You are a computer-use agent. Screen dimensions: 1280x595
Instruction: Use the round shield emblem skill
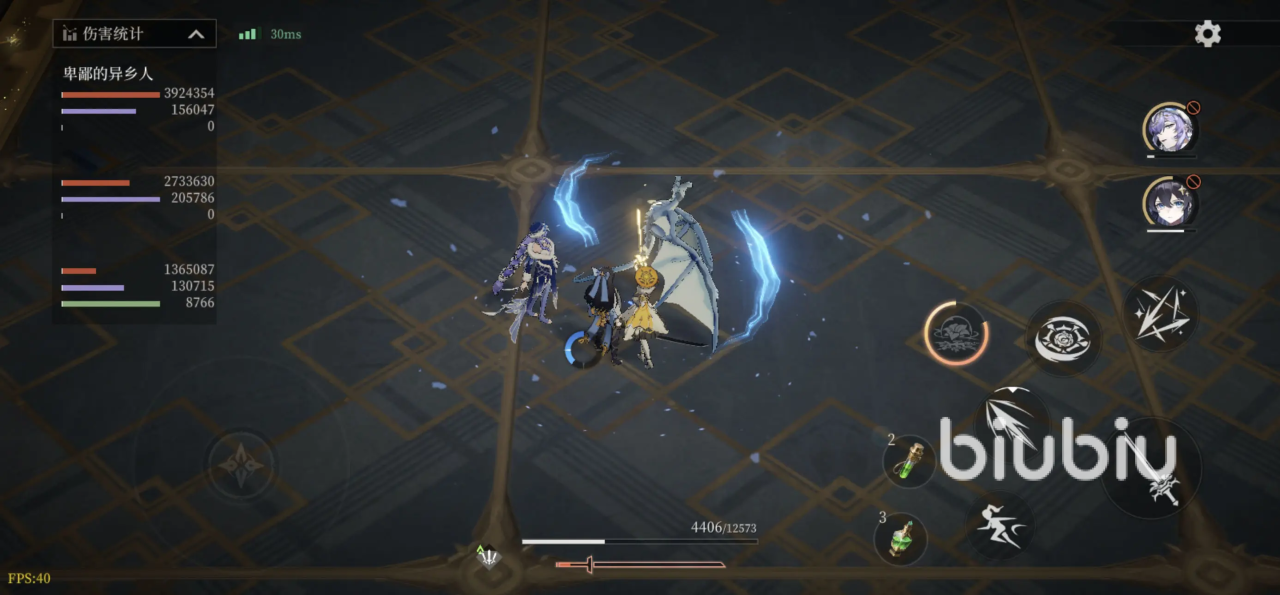pos(1063,339)
